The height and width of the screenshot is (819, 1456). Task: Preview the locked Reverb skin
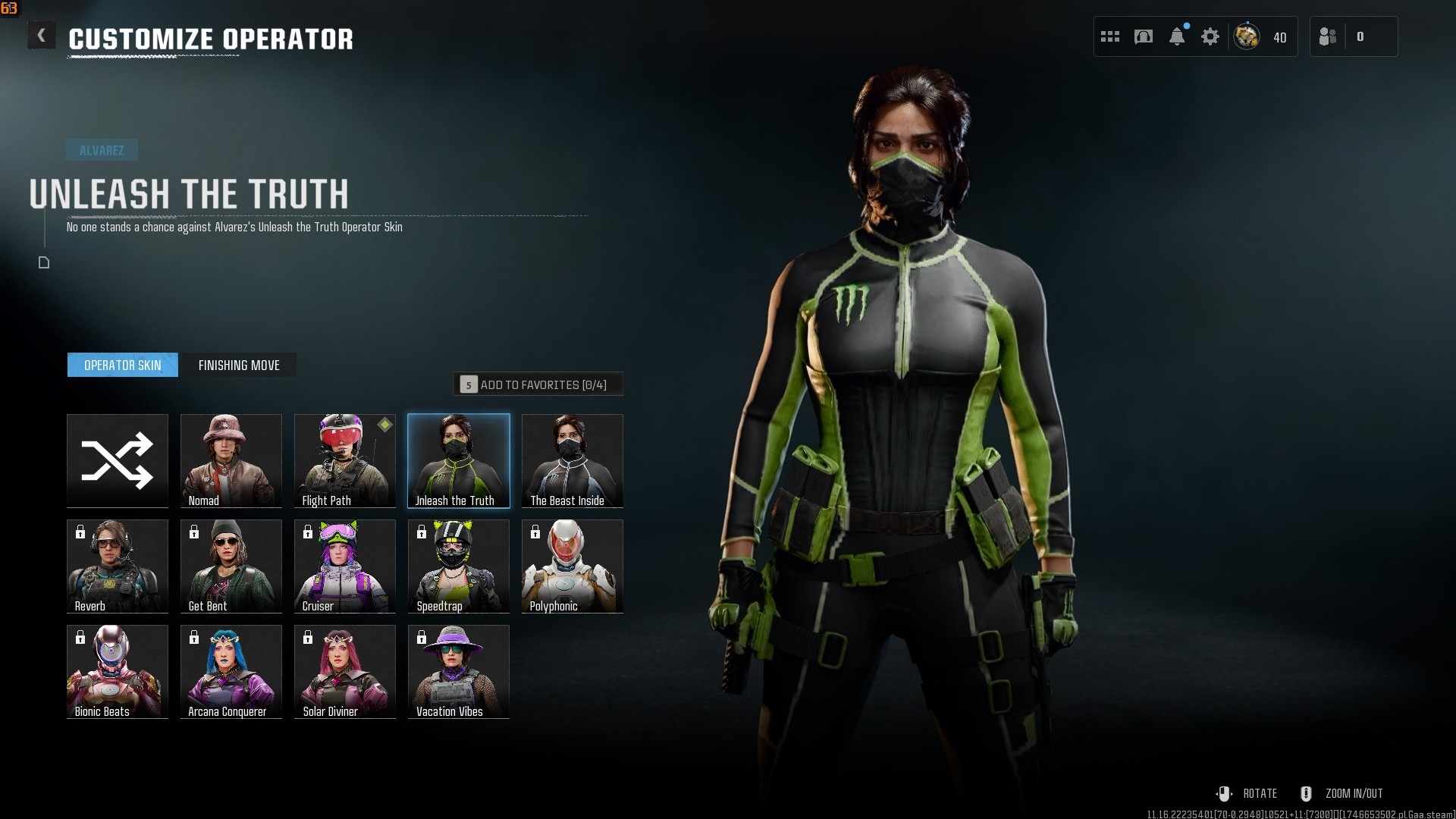pyautogui.click(x=118, y=566)
